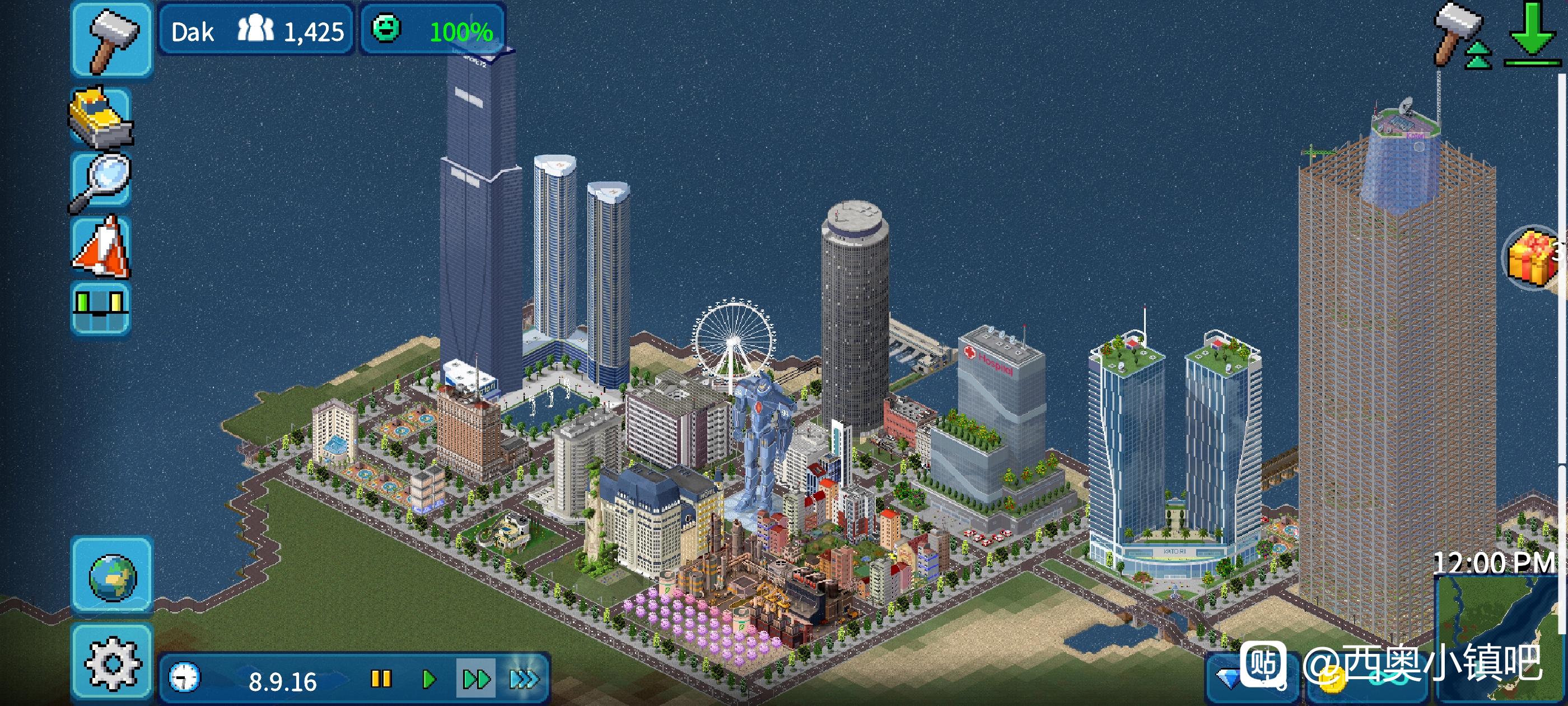Open the gear settings menu

(112, 662)
